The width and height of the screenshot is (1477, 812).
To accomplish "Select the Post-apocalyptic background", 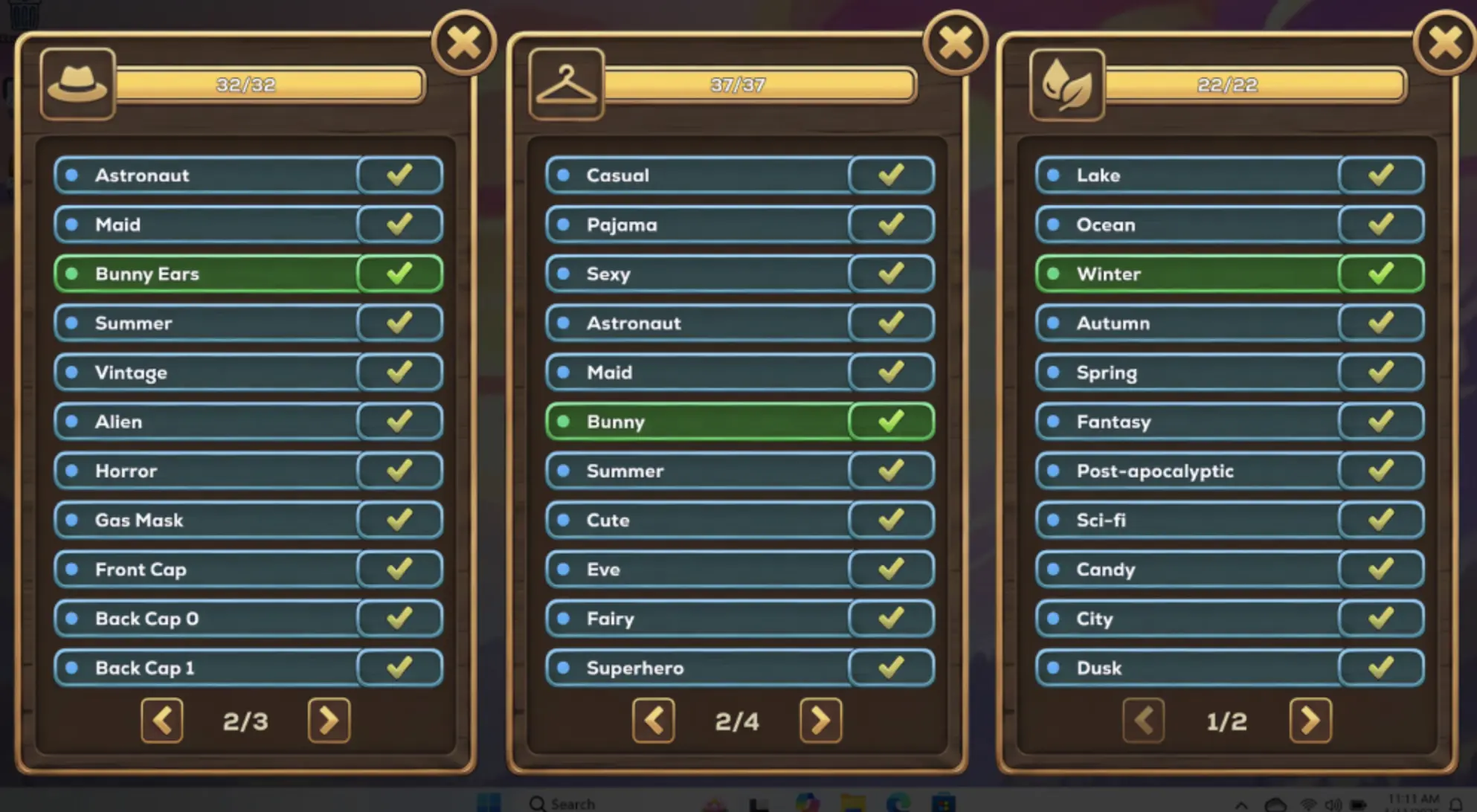I will point(1190,471).
